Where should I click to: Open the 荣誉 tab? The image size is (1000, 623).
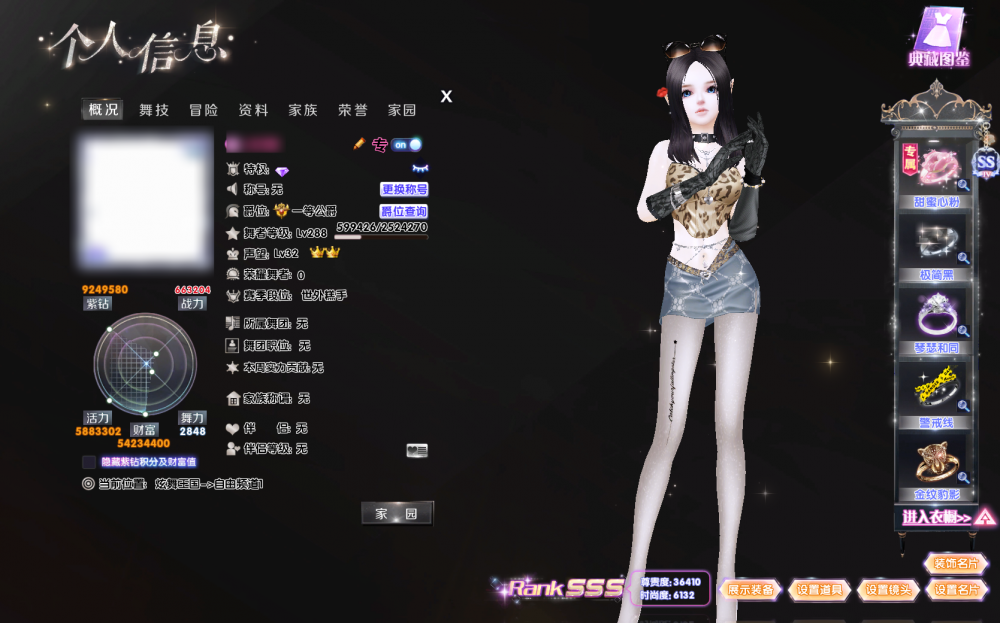tap(352, 110)
